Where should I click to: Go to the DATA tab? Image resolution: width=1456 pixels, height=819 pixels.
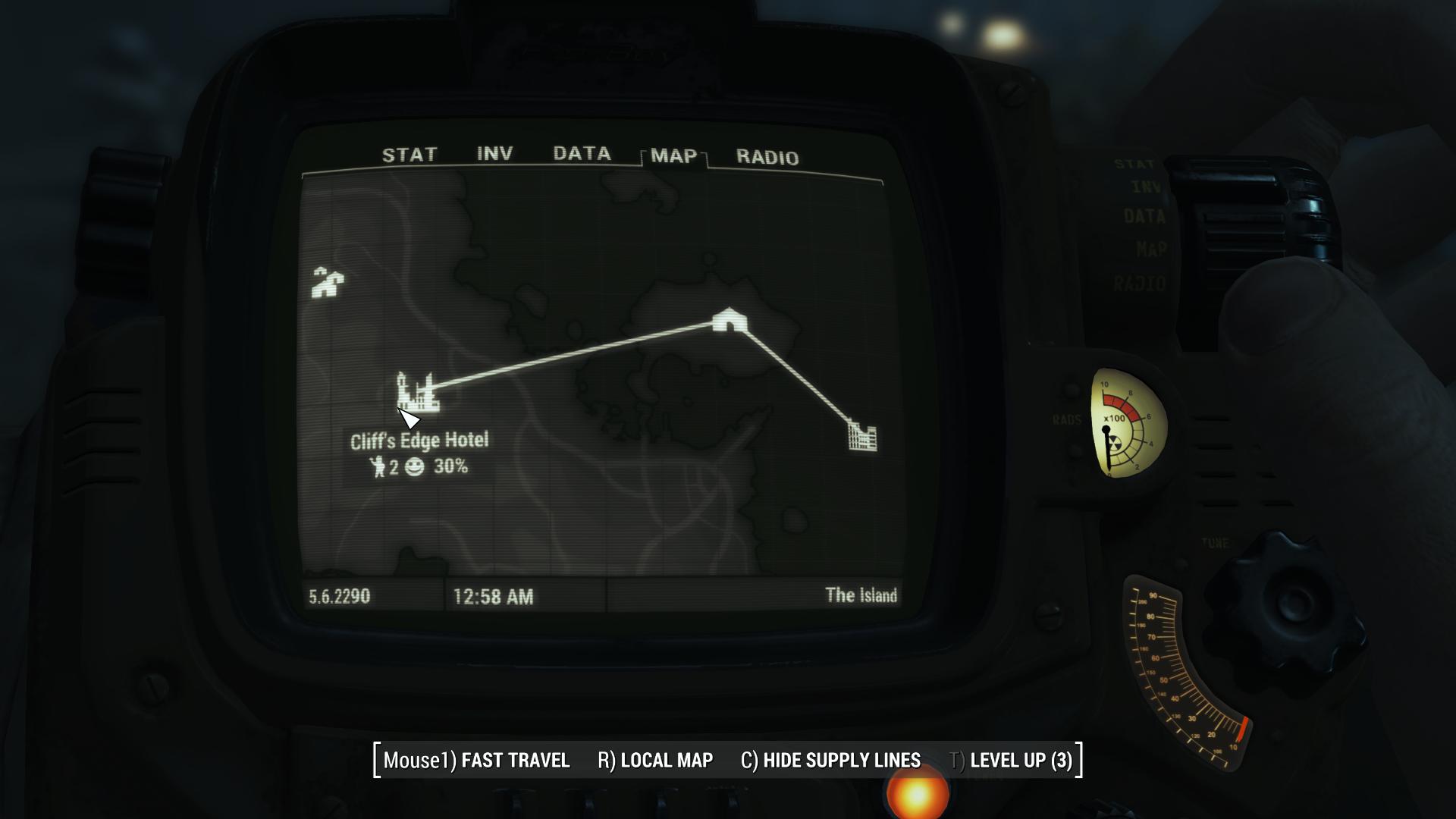click(582, 154)
